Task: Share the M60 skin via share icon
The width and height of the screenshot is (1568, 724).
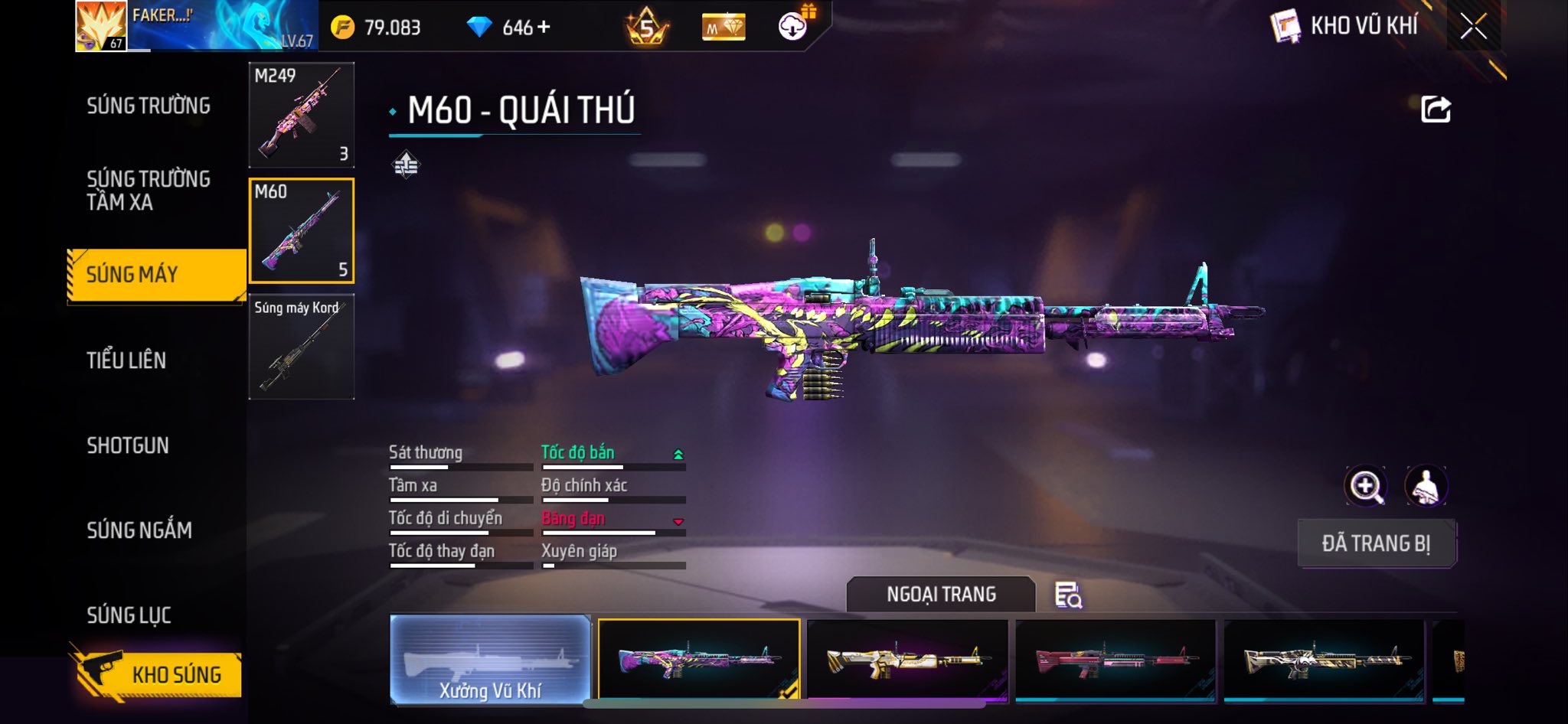Action: [1436, 109]
